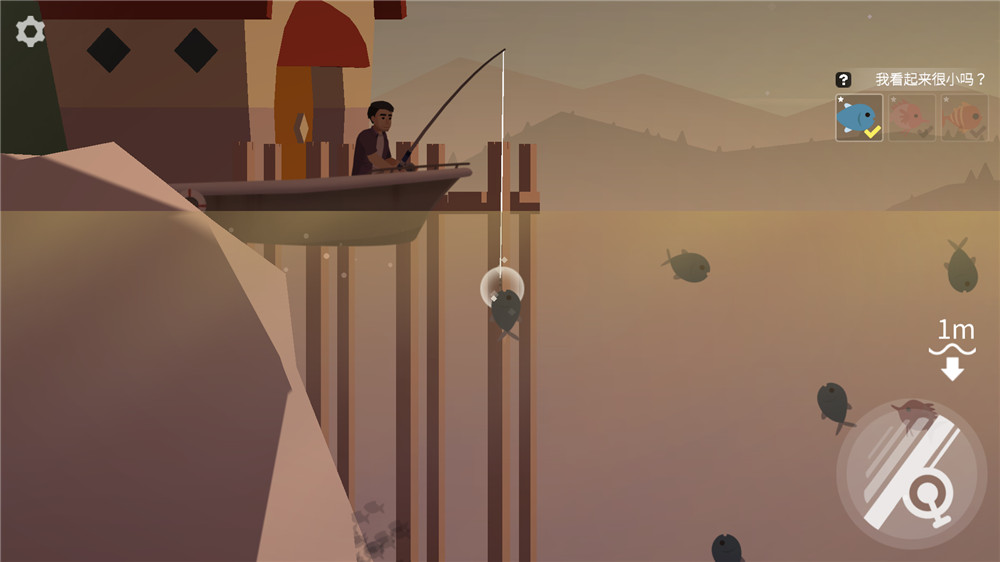Select the faded orange striped fish tile
Image resolution: width=1000 pixels, height=562 pixels.
coord(964,118)
